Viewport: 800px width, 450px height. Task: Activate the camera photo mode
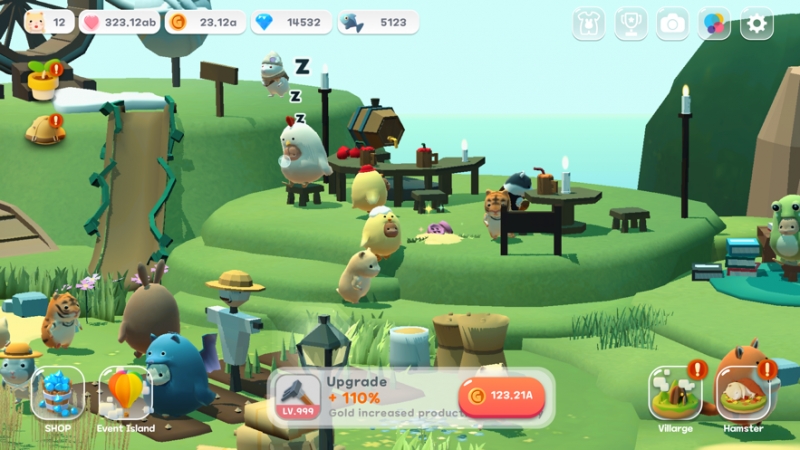point(672,23)
